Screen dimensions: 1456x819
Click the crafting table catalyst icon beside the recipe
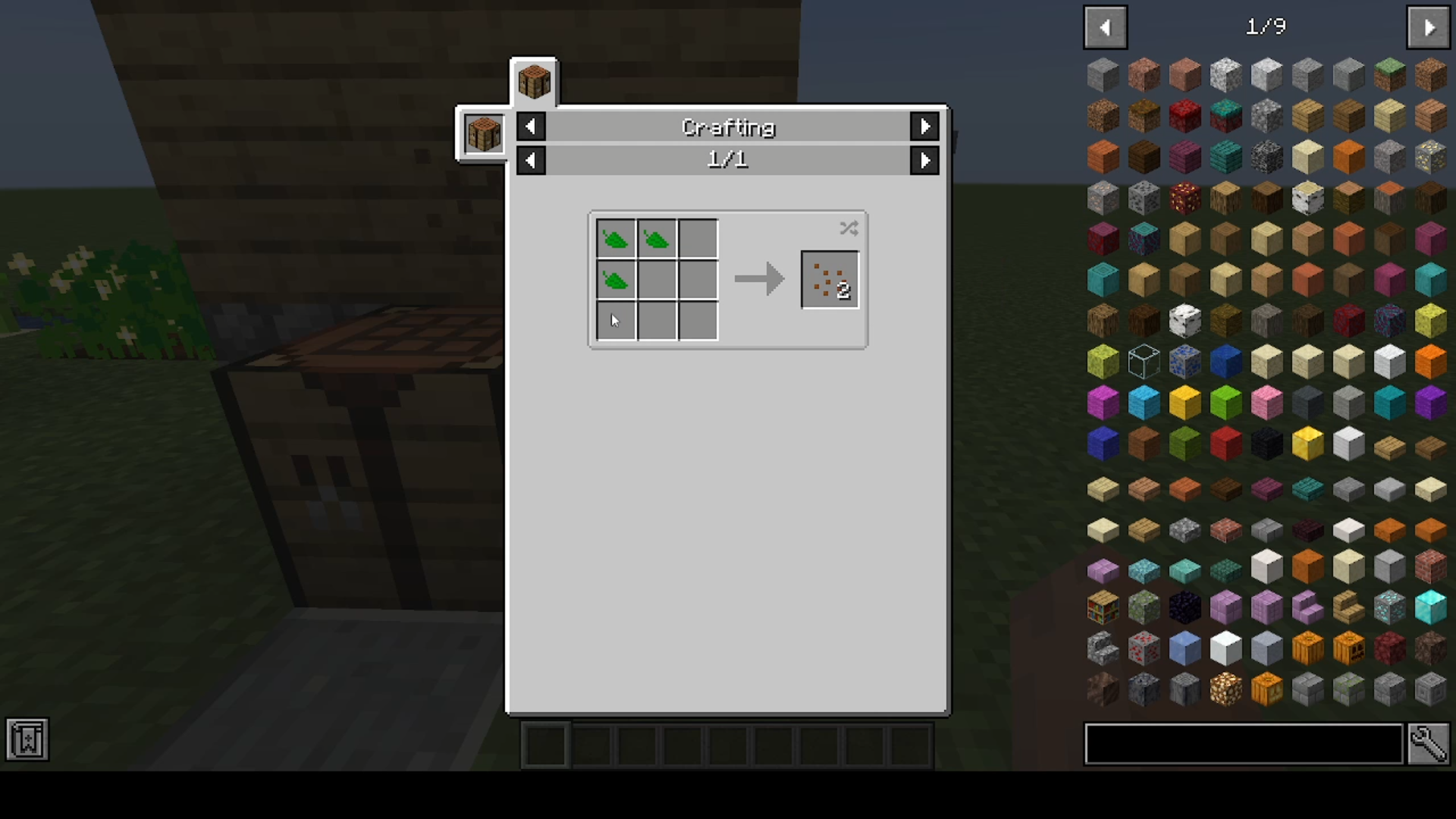(483, 134)
